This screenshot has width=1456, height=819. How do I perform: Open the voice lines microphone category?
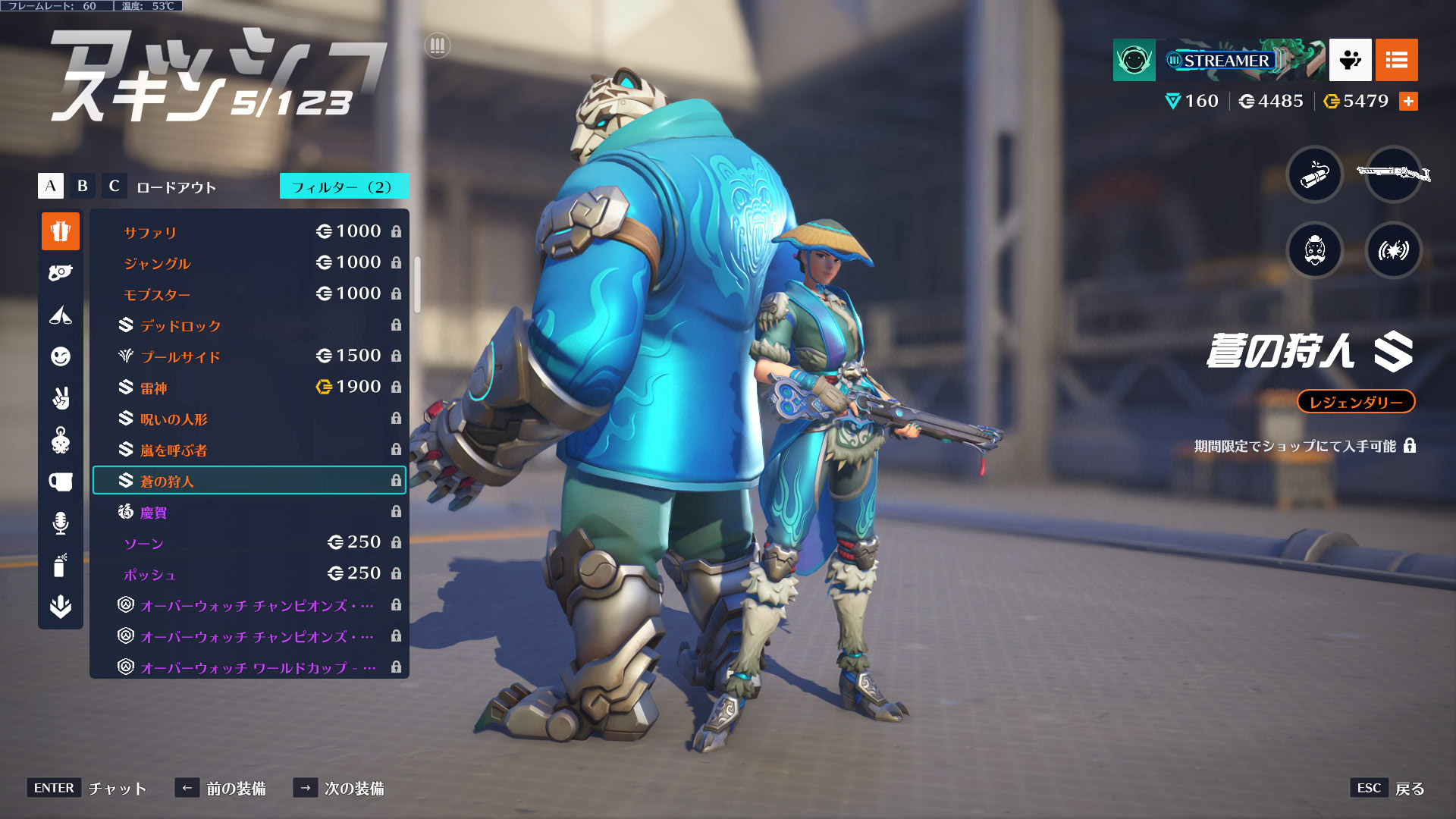click(61, 523)
